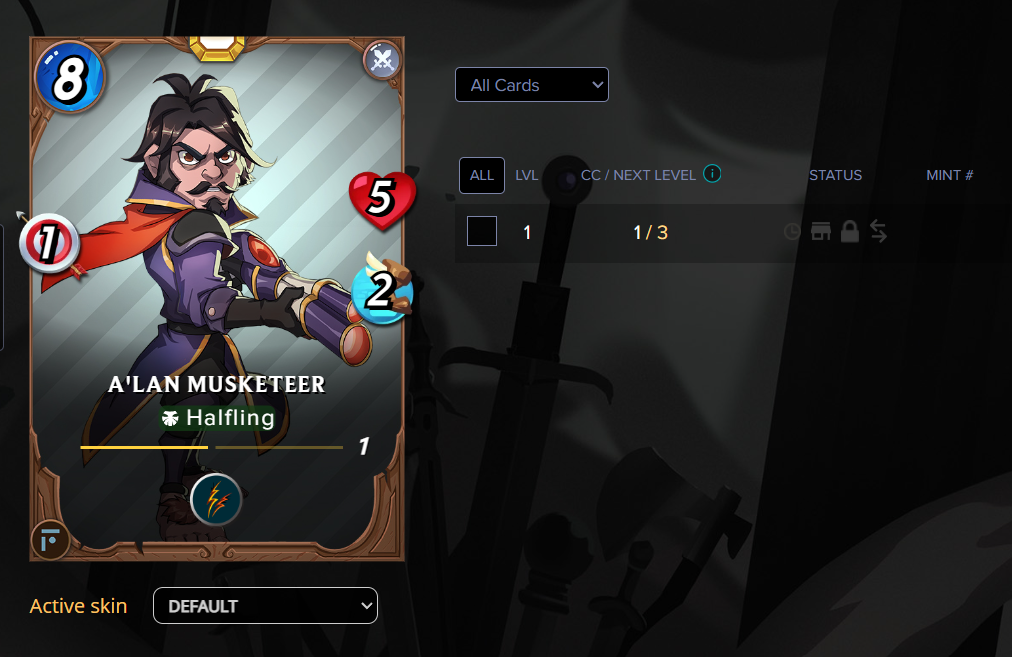Open the Active skin DEFAULT dropdown
Image resolution: width=1012 pixels, height=657 pixels.
pos(265,606)
